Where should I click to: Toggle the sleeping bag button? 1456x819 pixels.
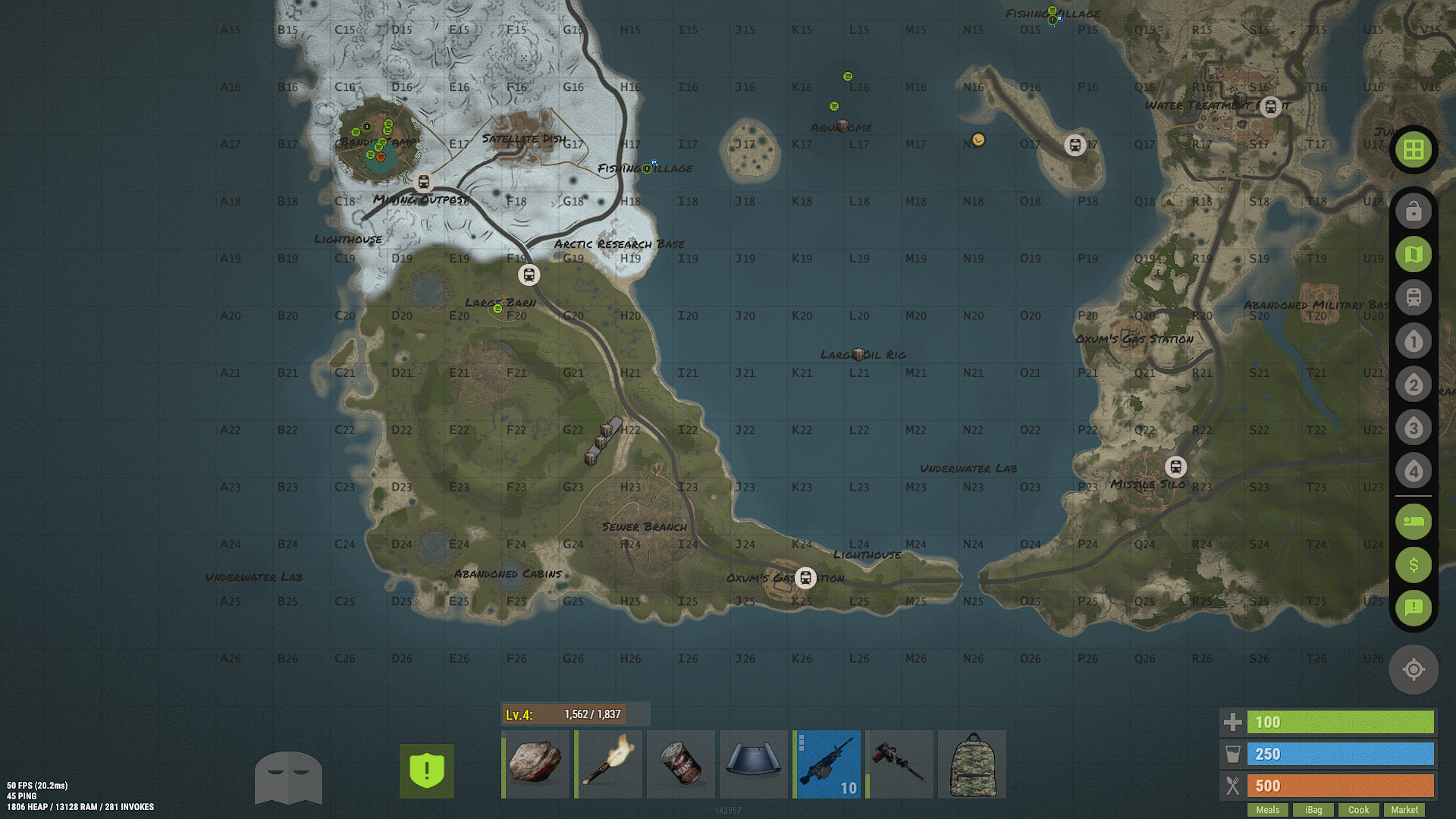(1414, 522)
